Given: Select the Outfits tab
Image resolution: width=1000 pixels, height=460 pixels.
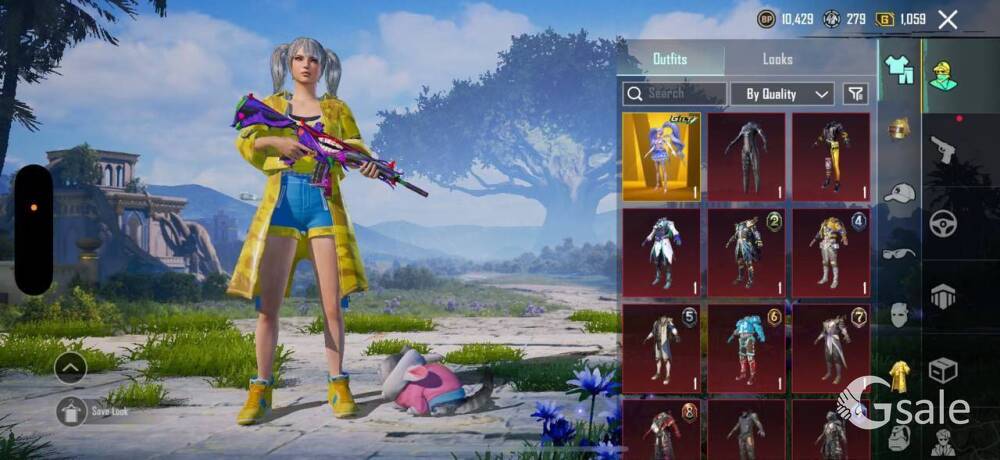Looking at the screenshot, I should pyautogui.click(x=670, y=59).
